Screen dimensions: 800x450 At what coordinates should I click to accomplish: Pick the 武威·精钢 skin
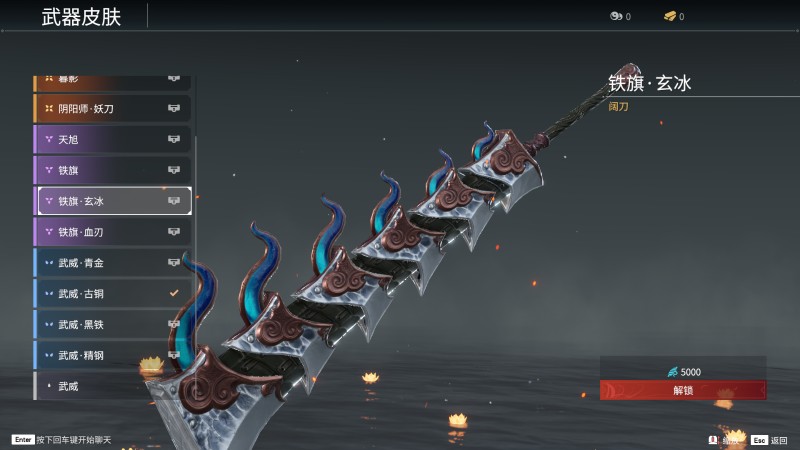point(112,355)
